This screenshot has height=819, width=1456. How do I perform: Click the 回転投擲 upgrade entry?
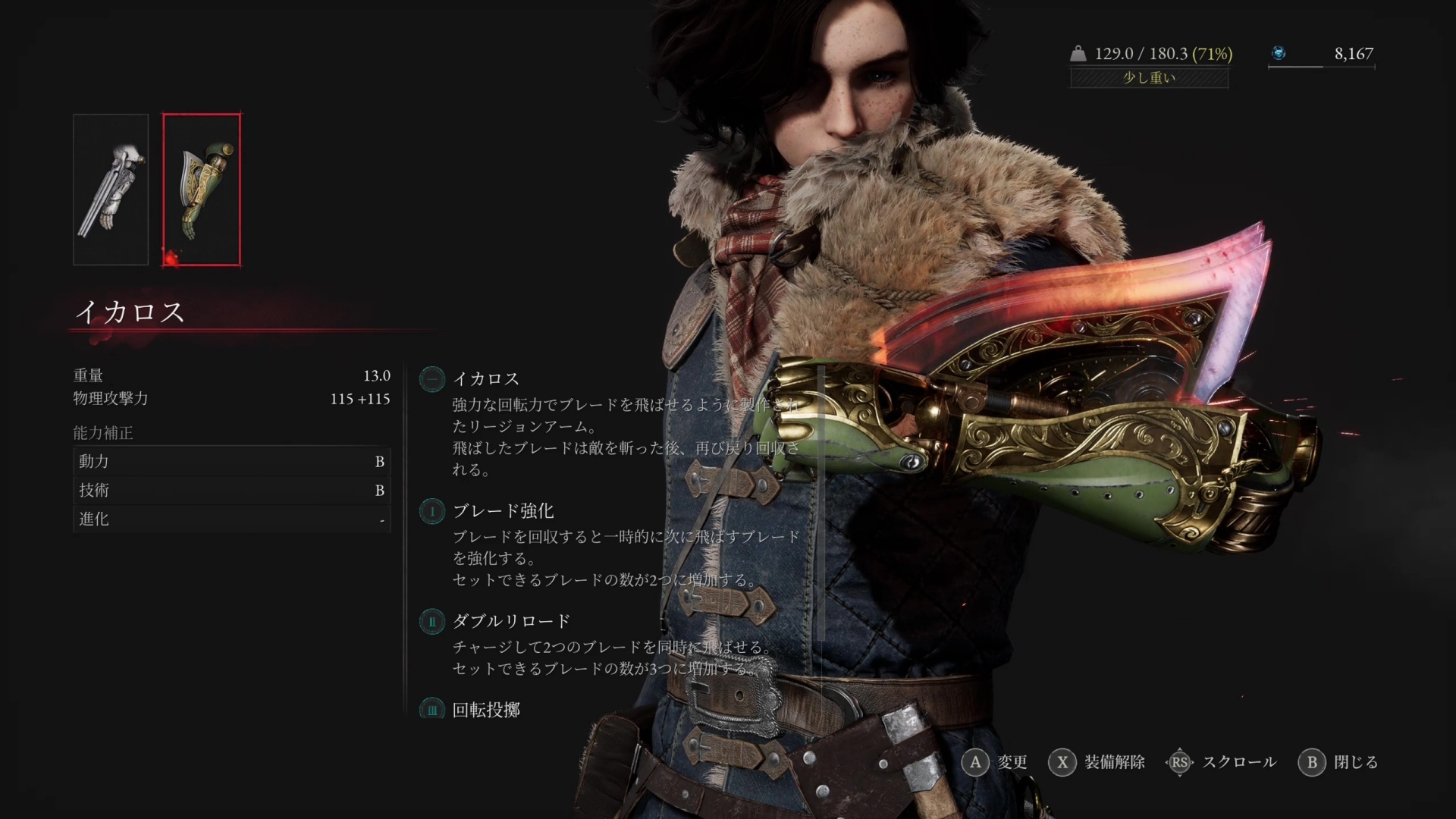click(x=486, y=710)
